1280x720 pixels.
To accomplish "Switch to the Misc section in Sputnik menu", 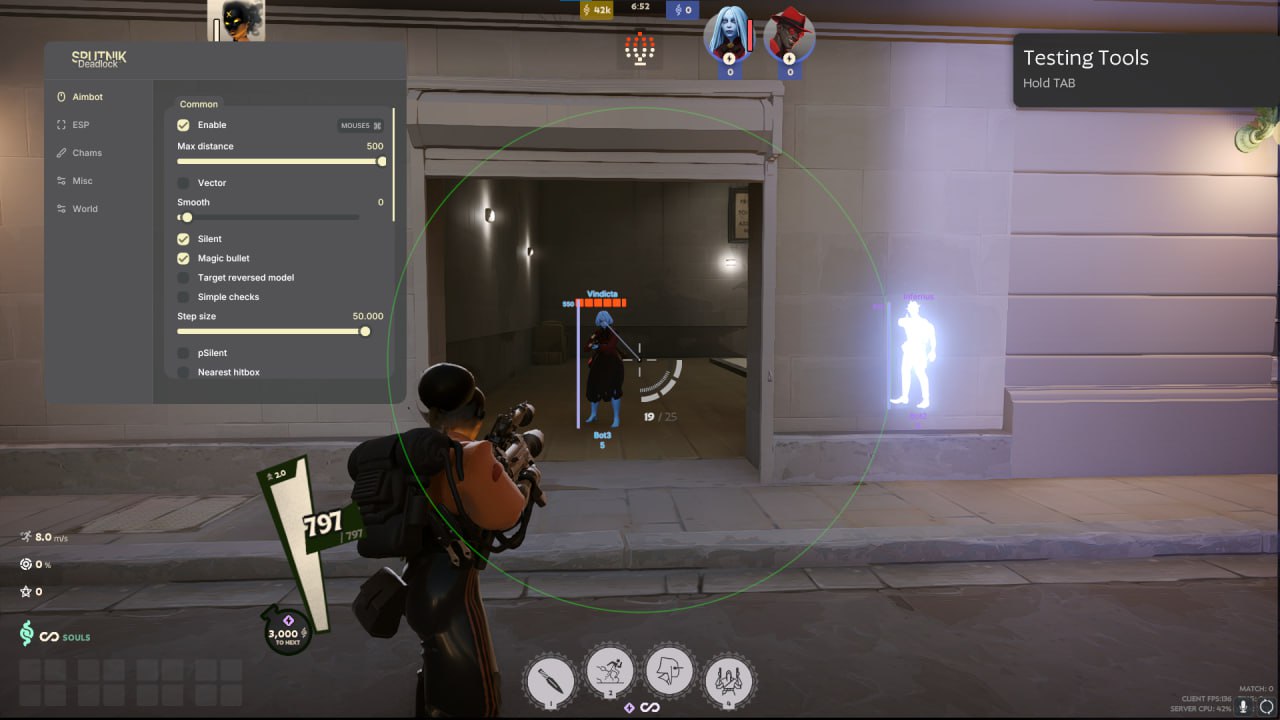I will click(82, 181).
